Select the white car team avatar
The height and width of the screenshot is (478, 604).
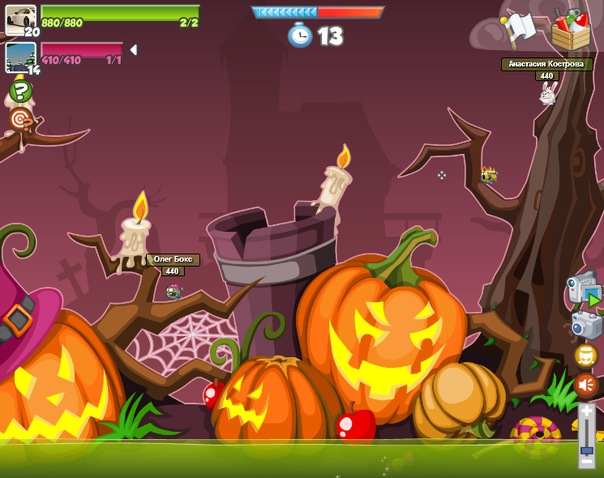pos(20,18)
